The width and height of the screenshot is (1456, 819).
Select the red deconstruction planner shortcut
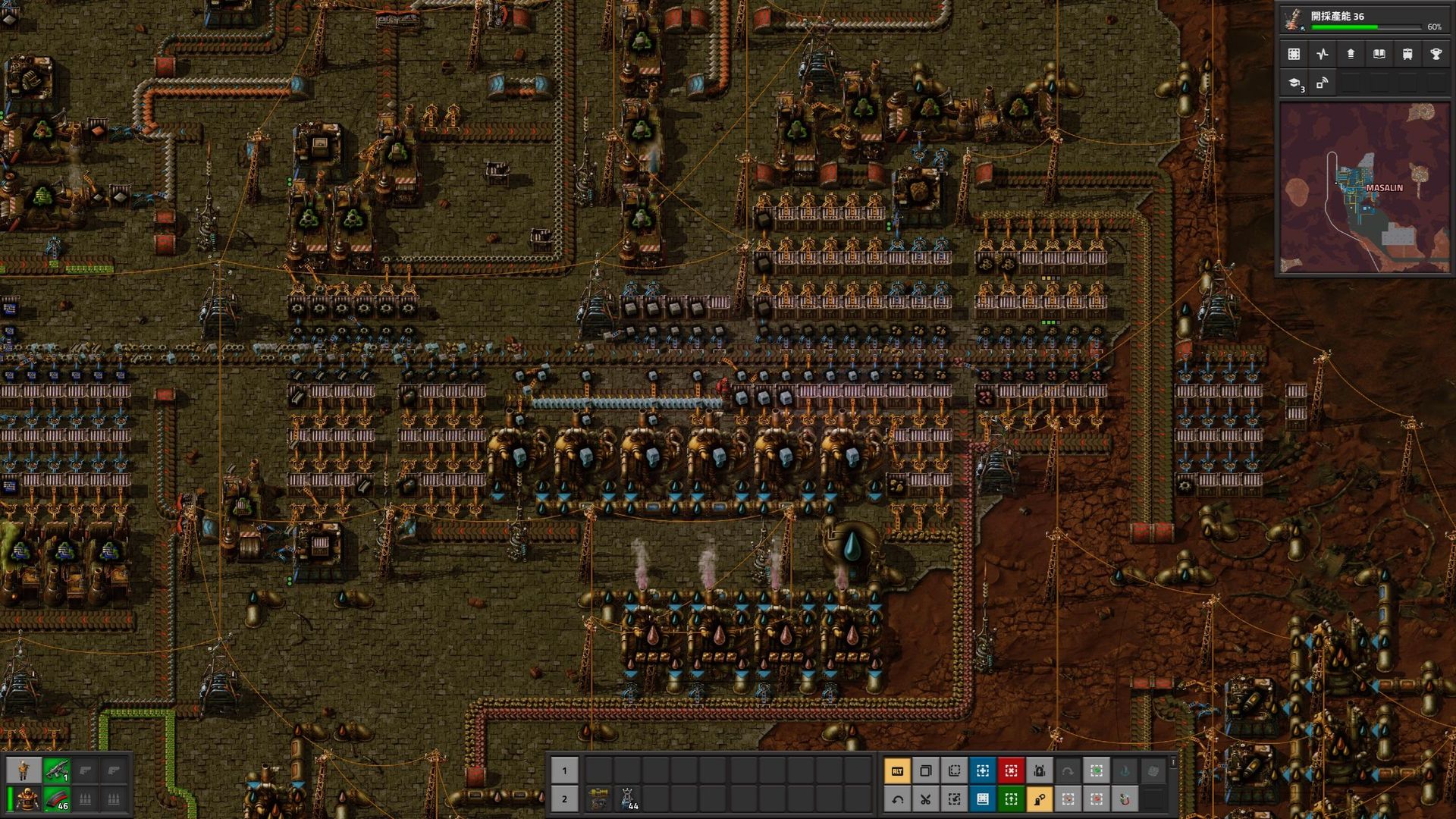click(x=1010, y=770)
